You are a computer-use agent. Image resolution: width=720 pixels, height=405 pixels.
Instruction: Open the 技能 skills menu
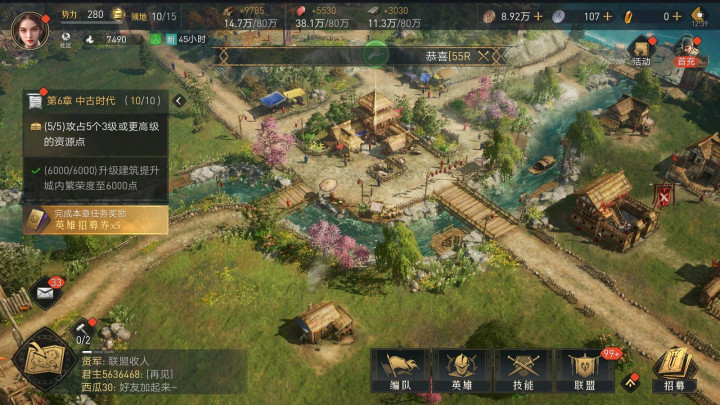coord(523,372)
